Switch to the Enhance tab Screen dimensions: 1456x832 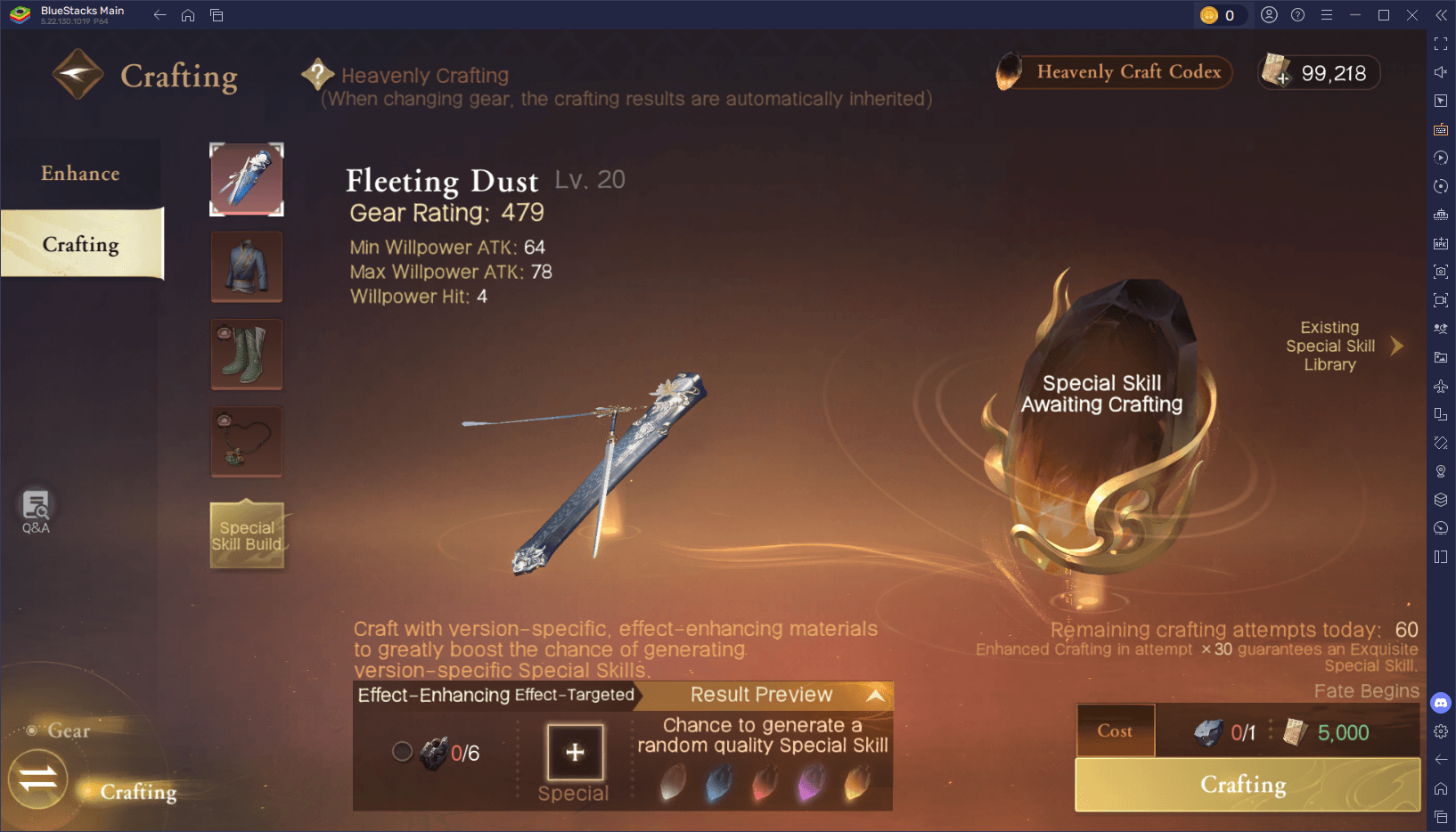(81, 173)
